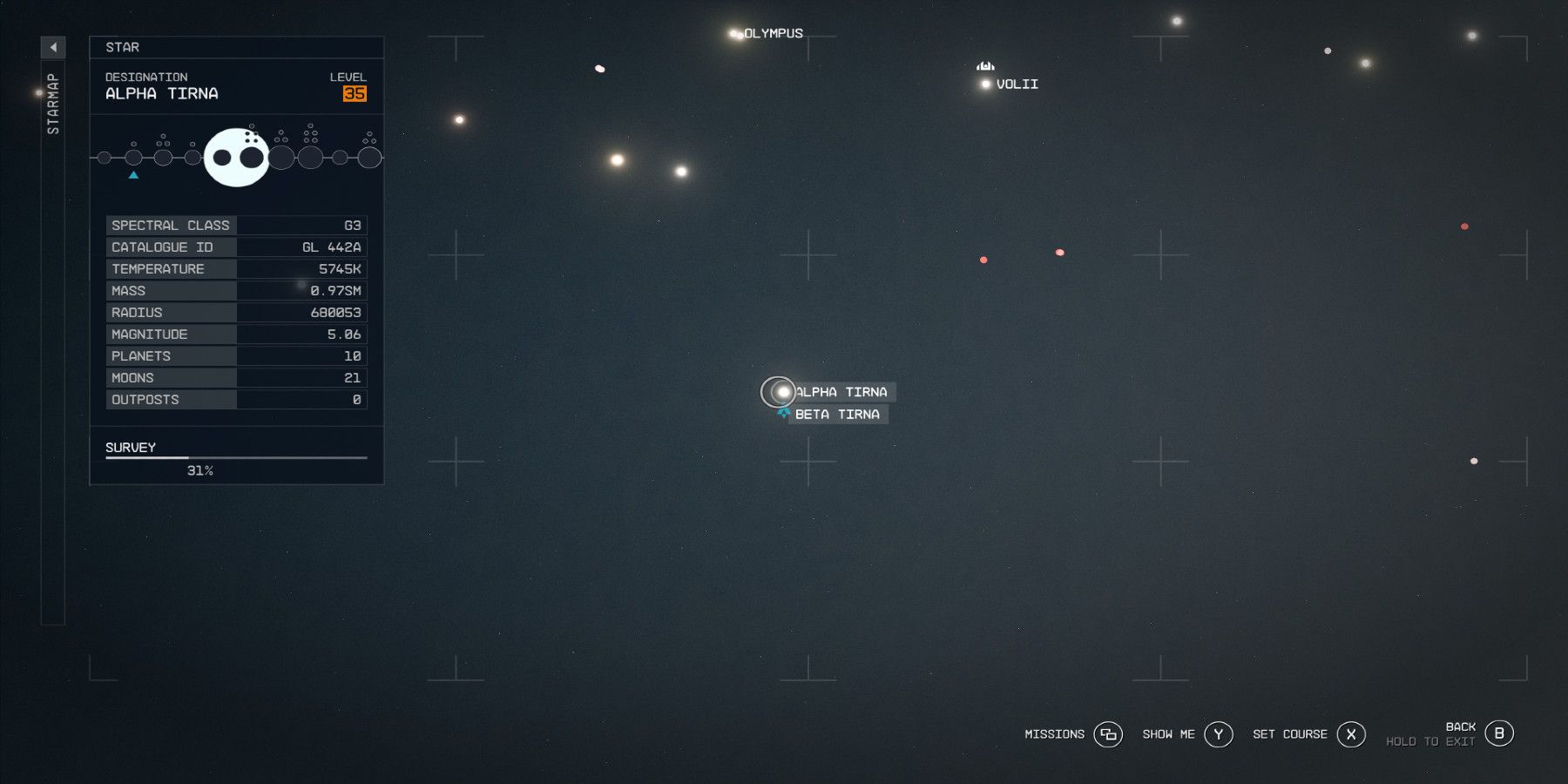Select the first small planet in the orbit chain

(104, 157)
